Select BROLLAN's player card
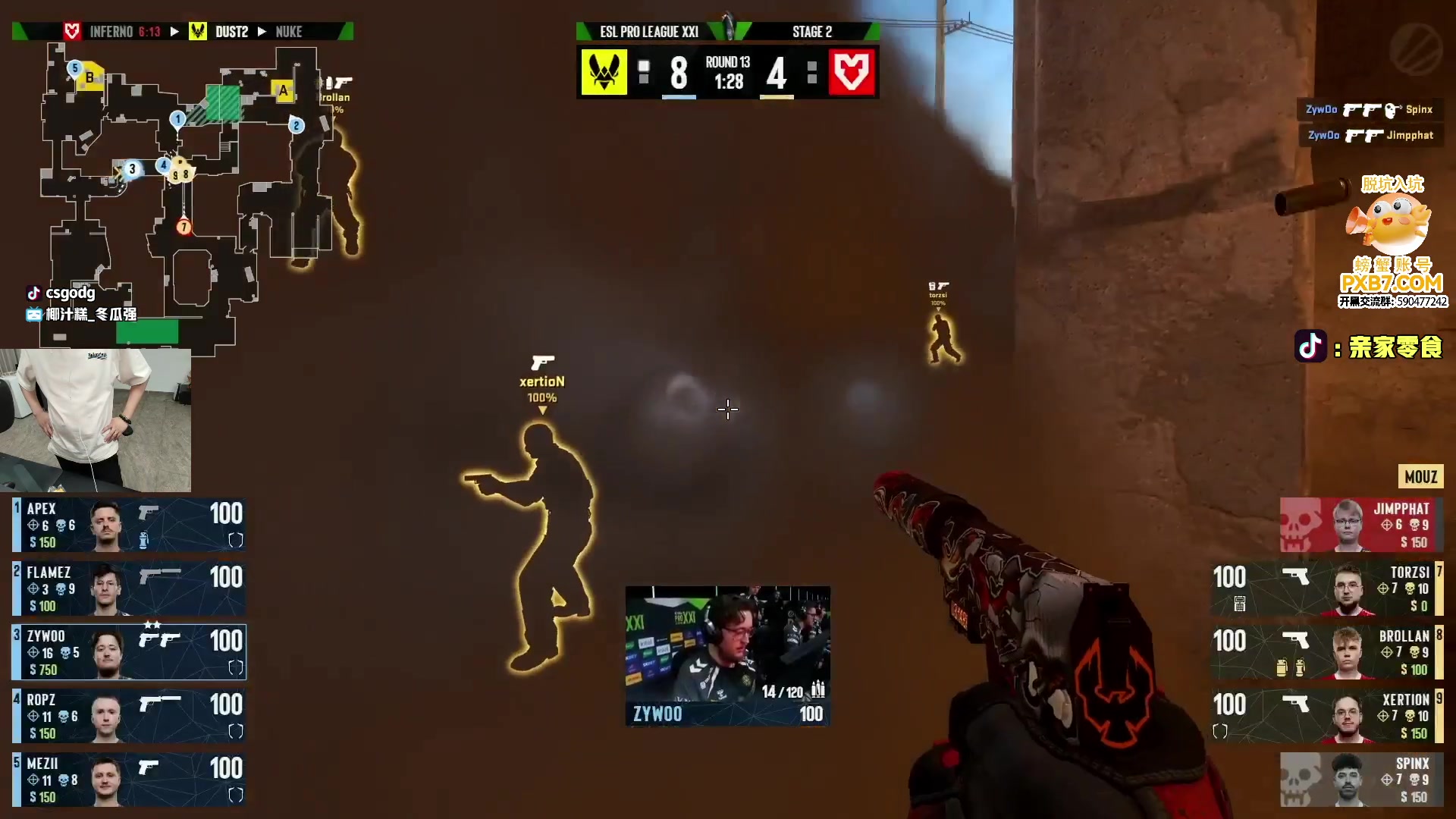Image resolution: width=1456 pixels, height=819 pixels. [1327, 652]
